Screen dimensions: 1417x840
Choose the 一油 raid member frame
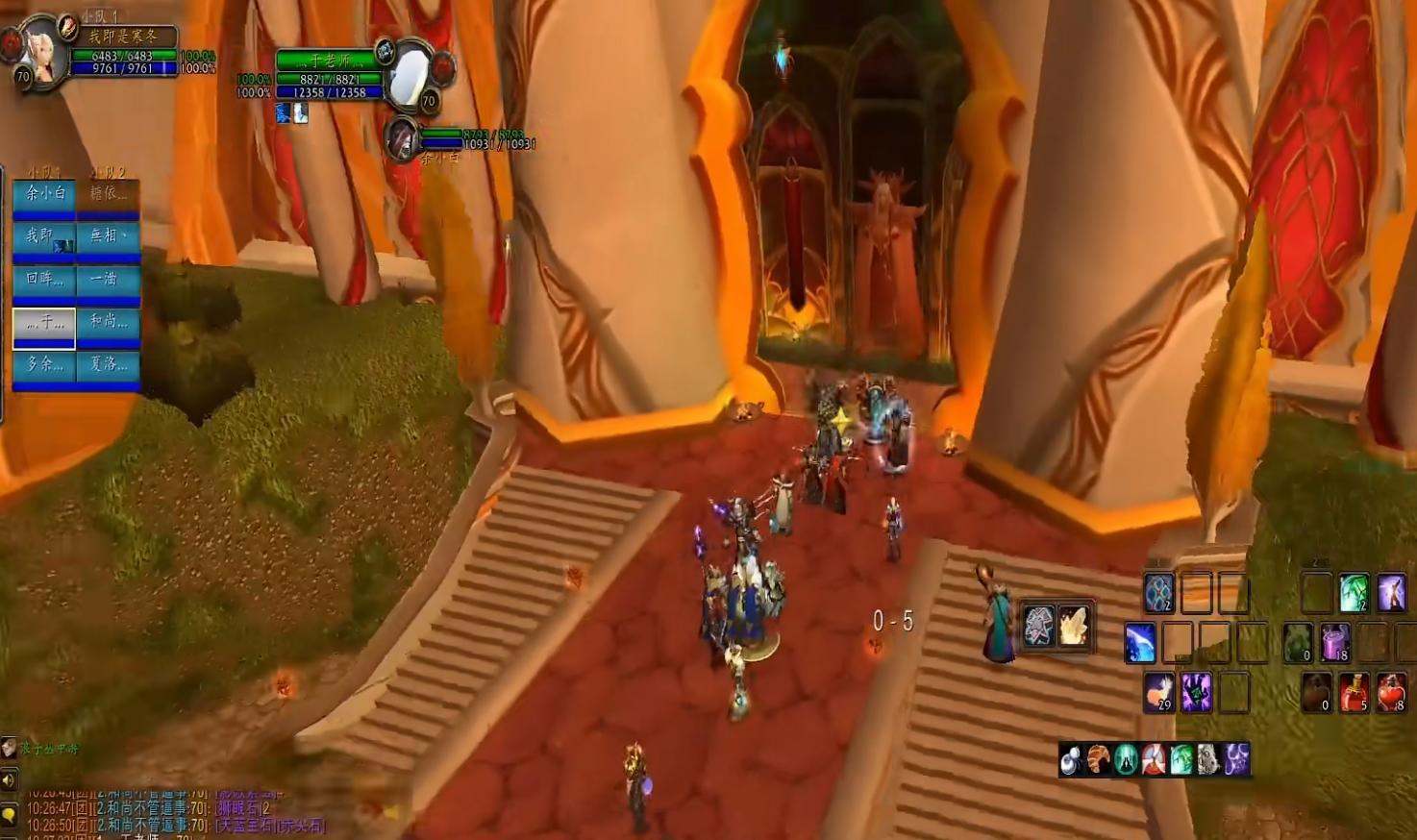pyautogui.click(x=108, y=280)
